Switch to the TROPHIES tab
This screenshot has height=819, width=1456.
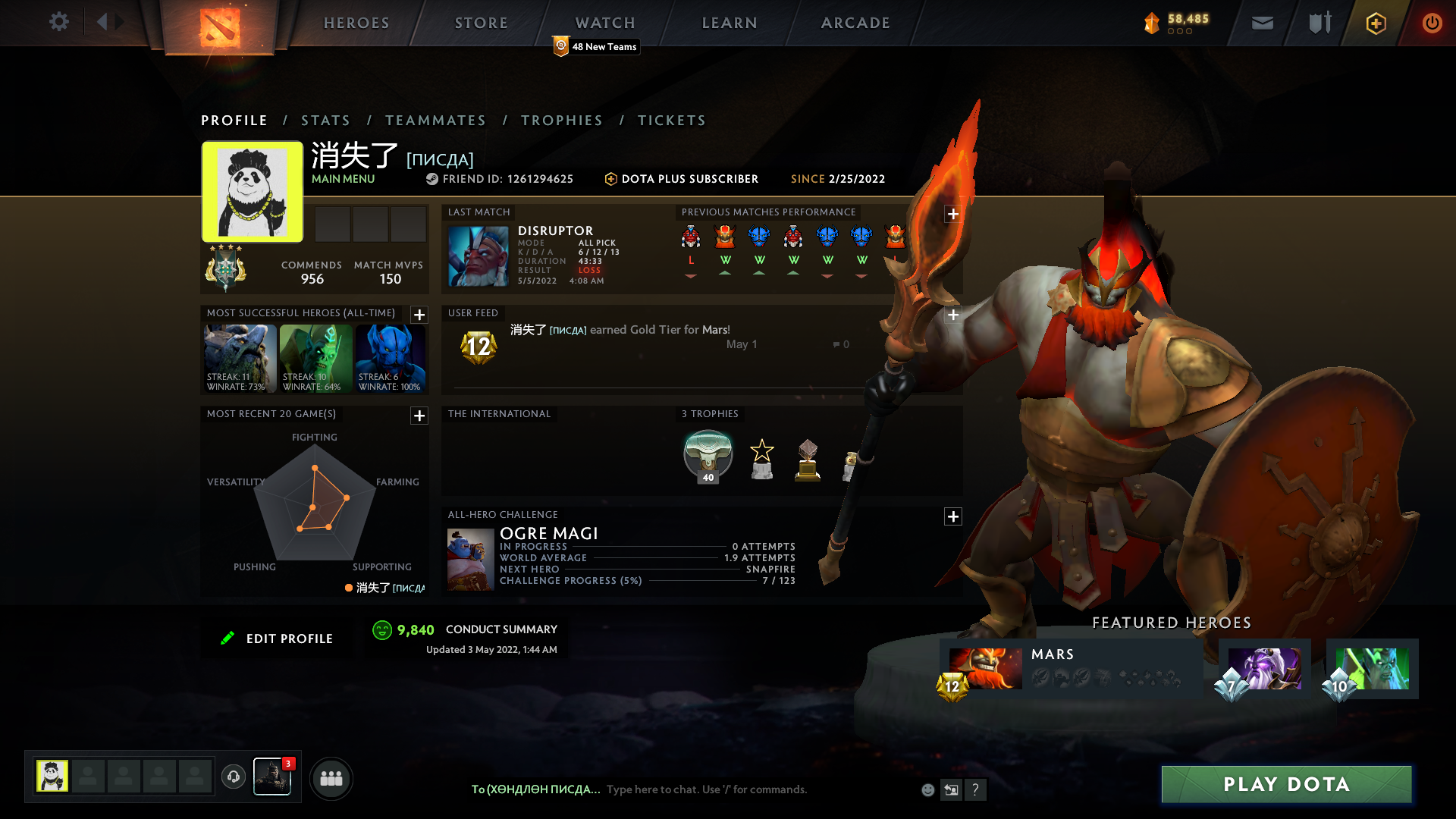coord(561,120)
